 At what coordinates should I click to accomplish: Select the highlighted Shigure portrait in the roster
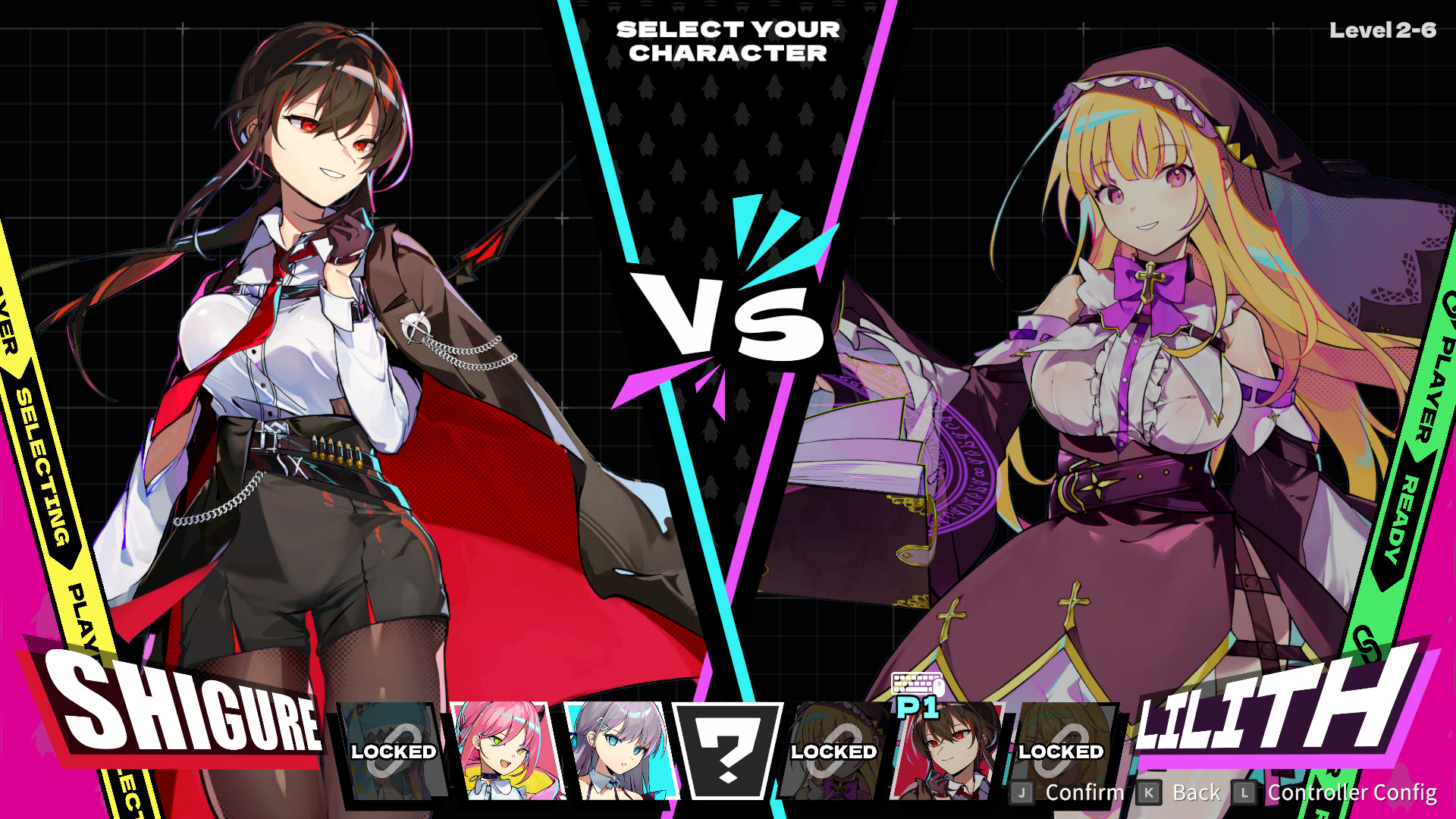949,758
